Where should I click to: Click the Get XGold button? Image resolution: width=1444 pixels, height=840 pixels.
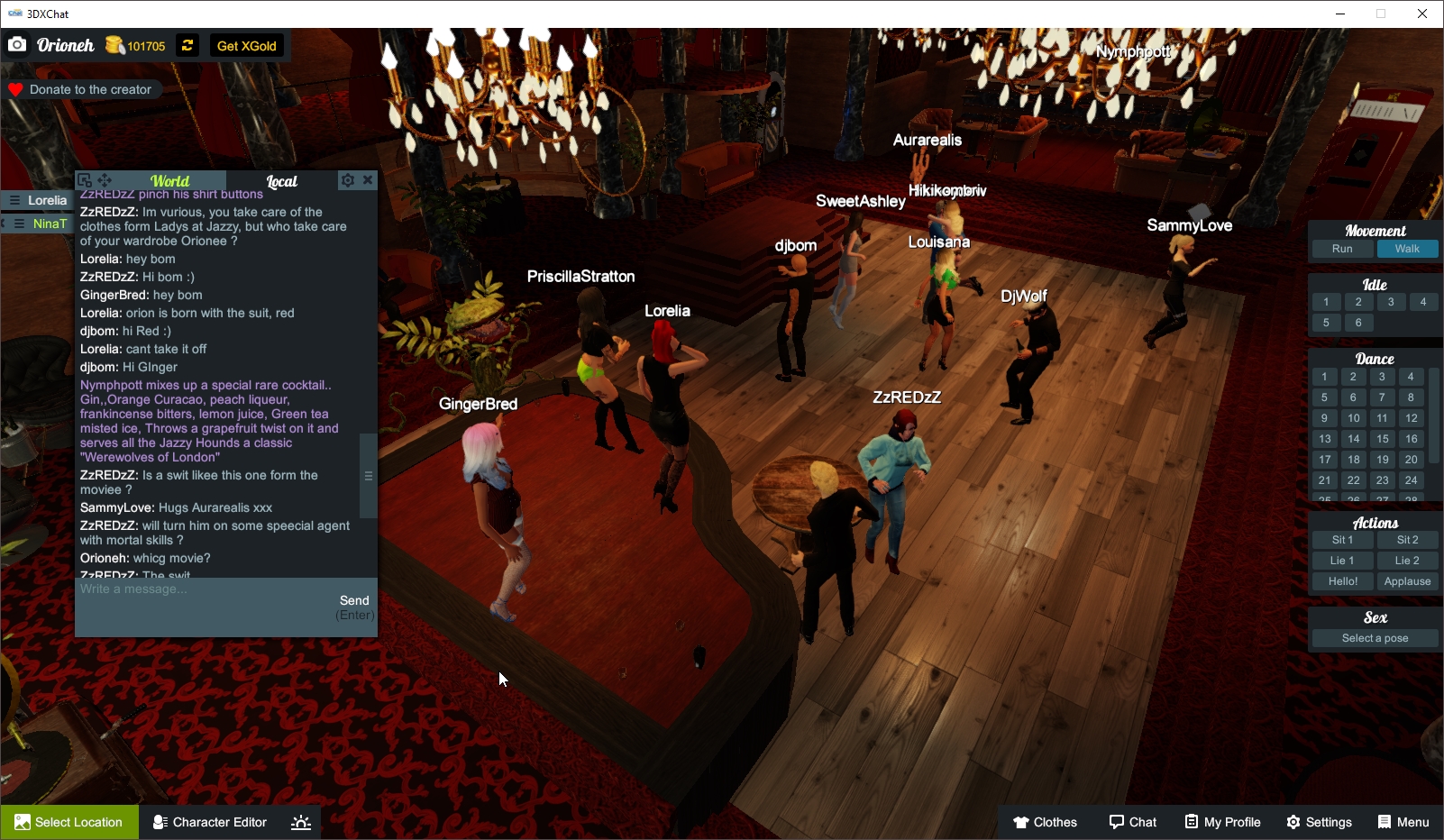click(x=246, y=45)
